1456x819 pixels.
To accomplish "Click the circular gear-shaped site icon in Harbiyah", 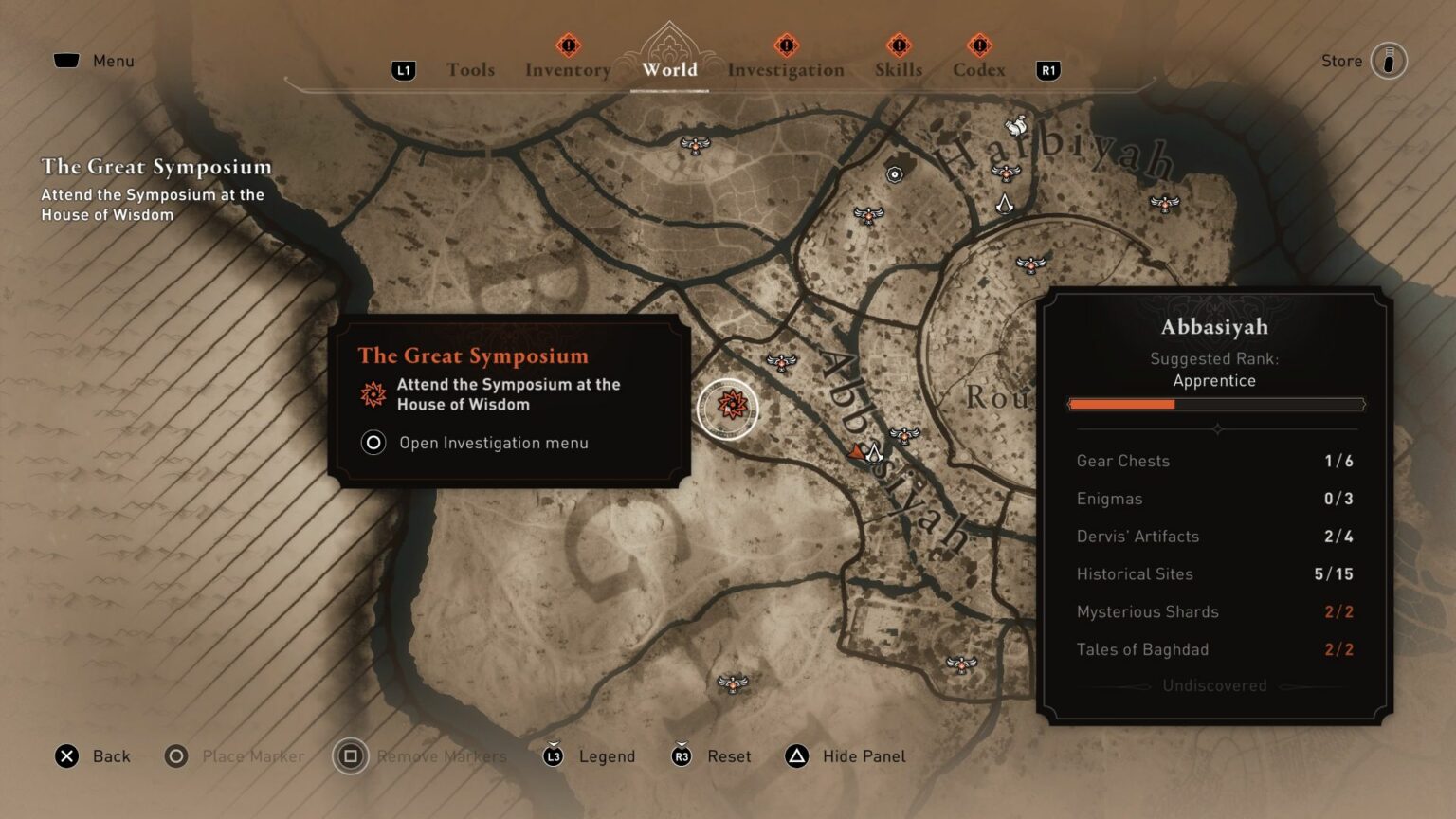I will tap(895, 173).
